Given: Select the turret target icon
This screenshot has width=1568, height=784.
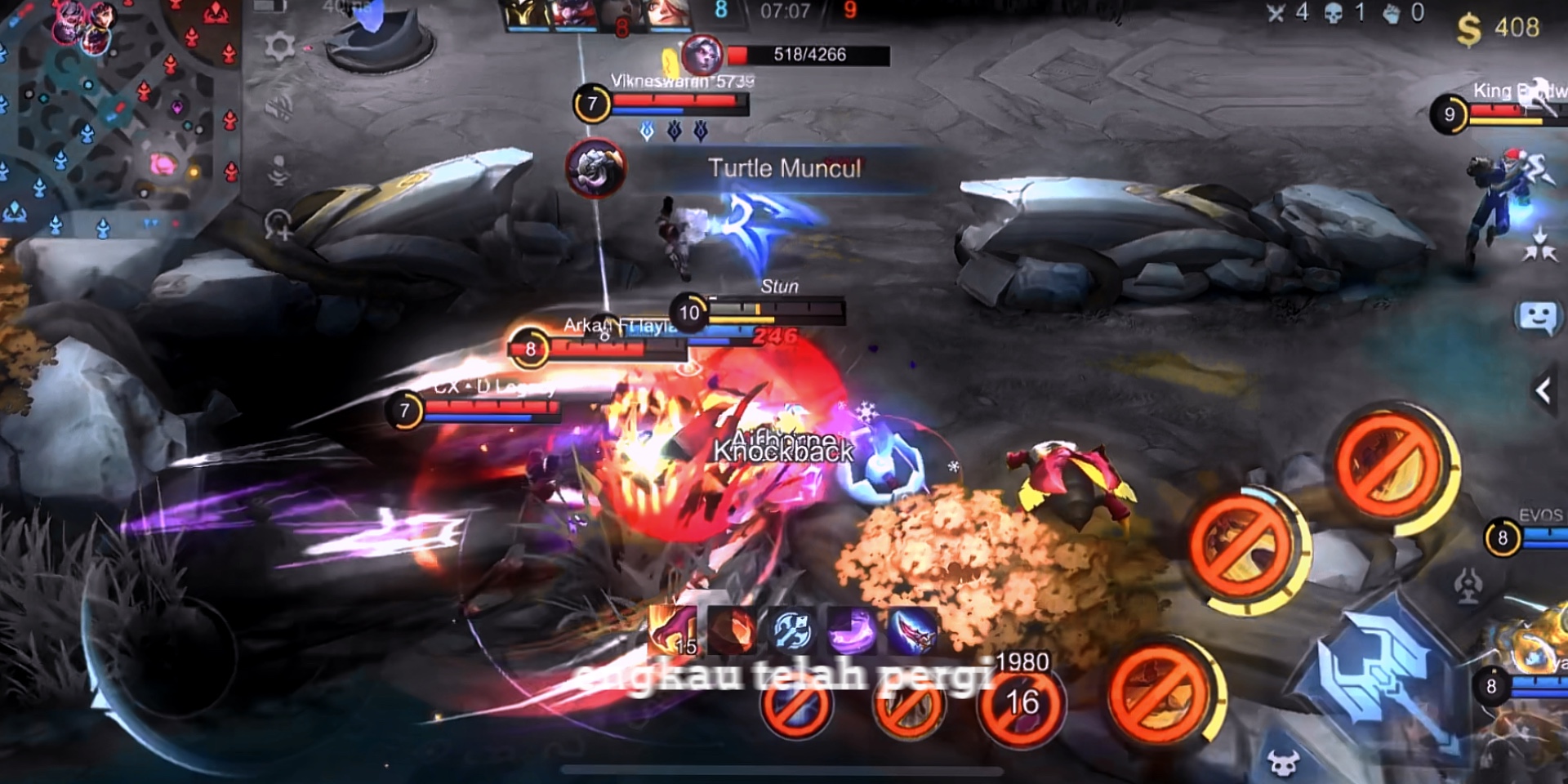Looking at the screenshot, I should pyautogui.click(x=1468, y=585).
